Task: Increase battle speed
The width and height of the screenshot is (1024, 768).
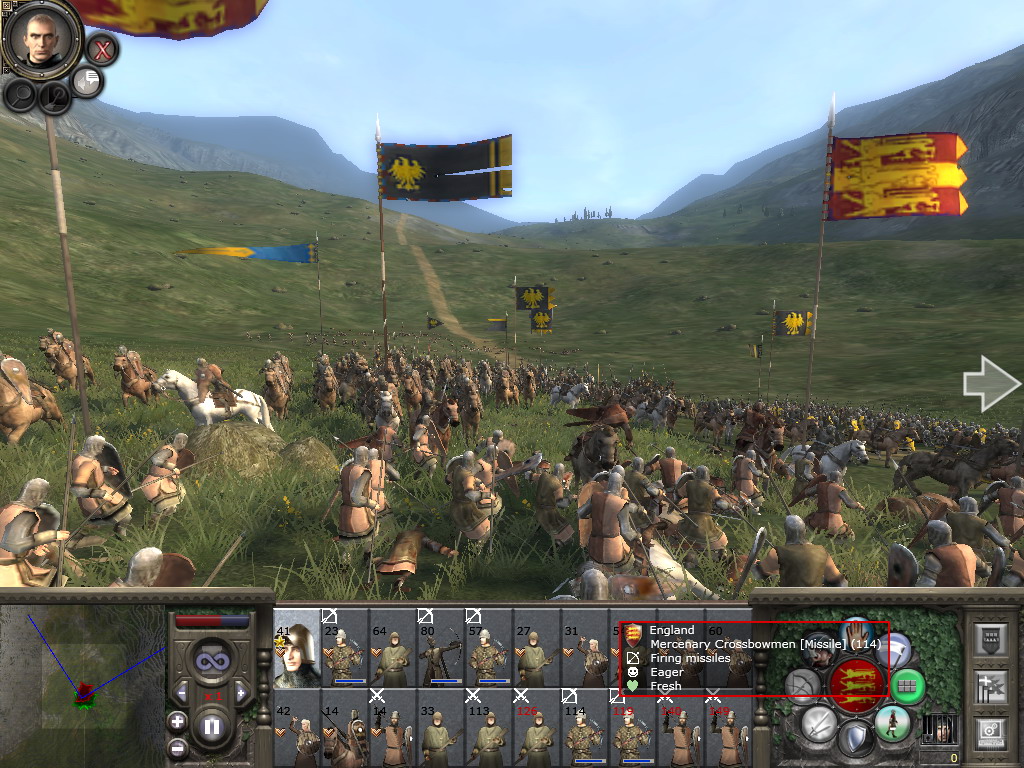Action: tap(242, 693)
